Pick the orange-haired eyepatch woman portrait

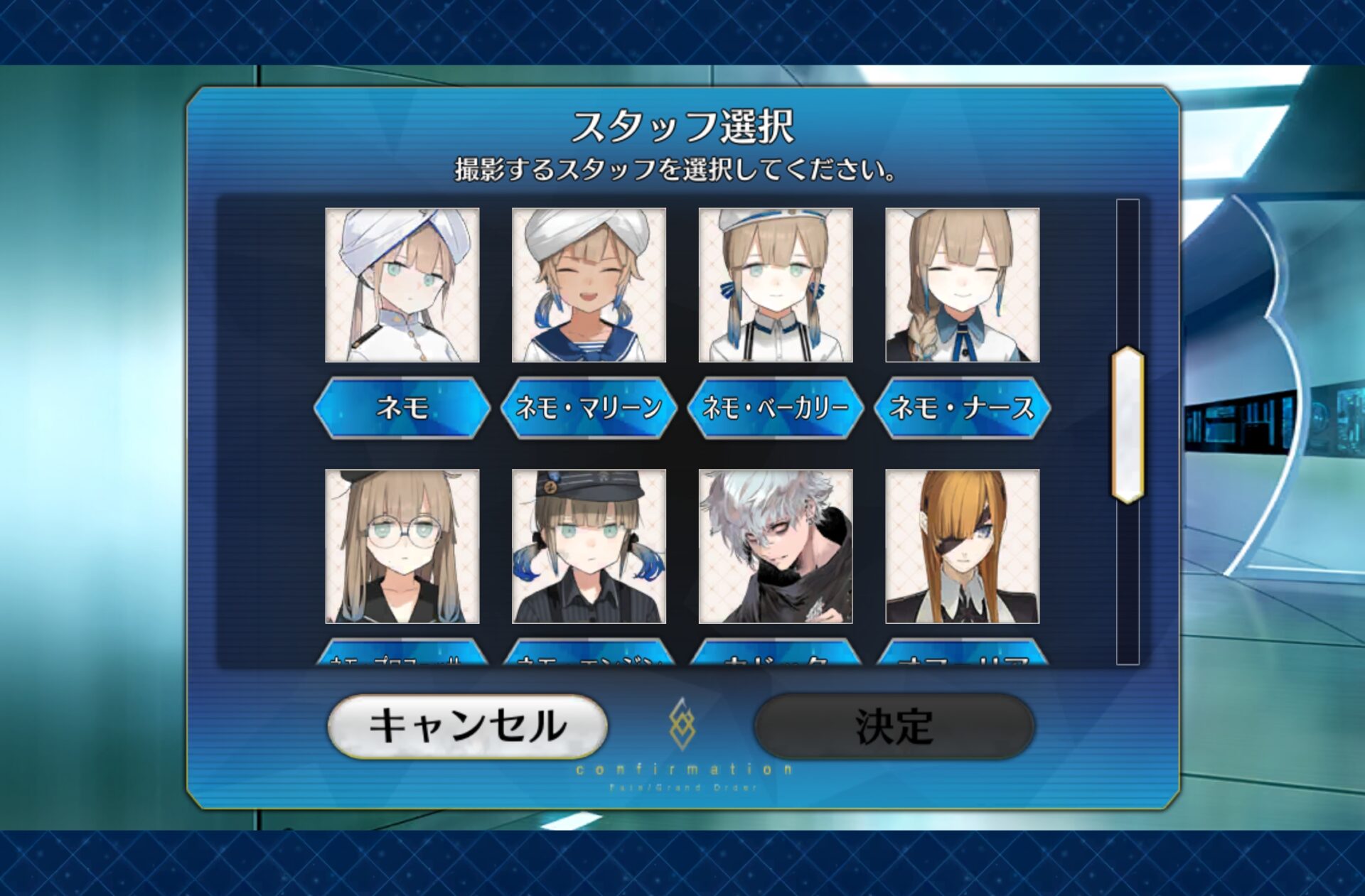coord(962,546)
